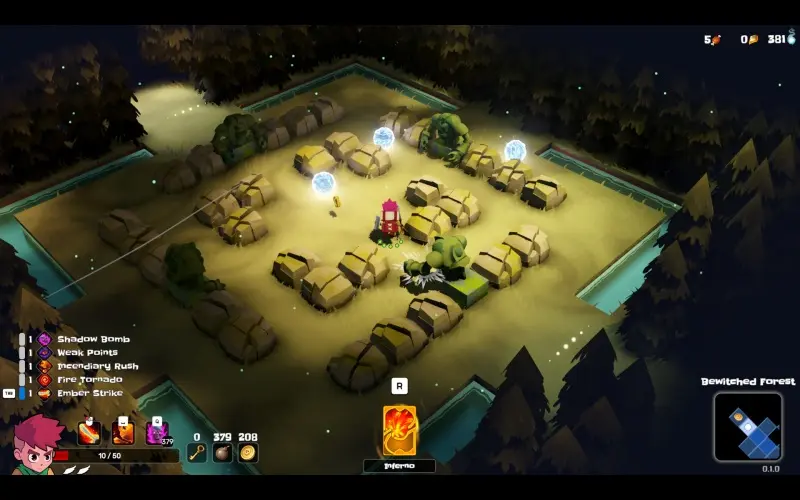Click the golden key inventory slot
This screenshot has width=800, height=500.
[x=197, y=452]
